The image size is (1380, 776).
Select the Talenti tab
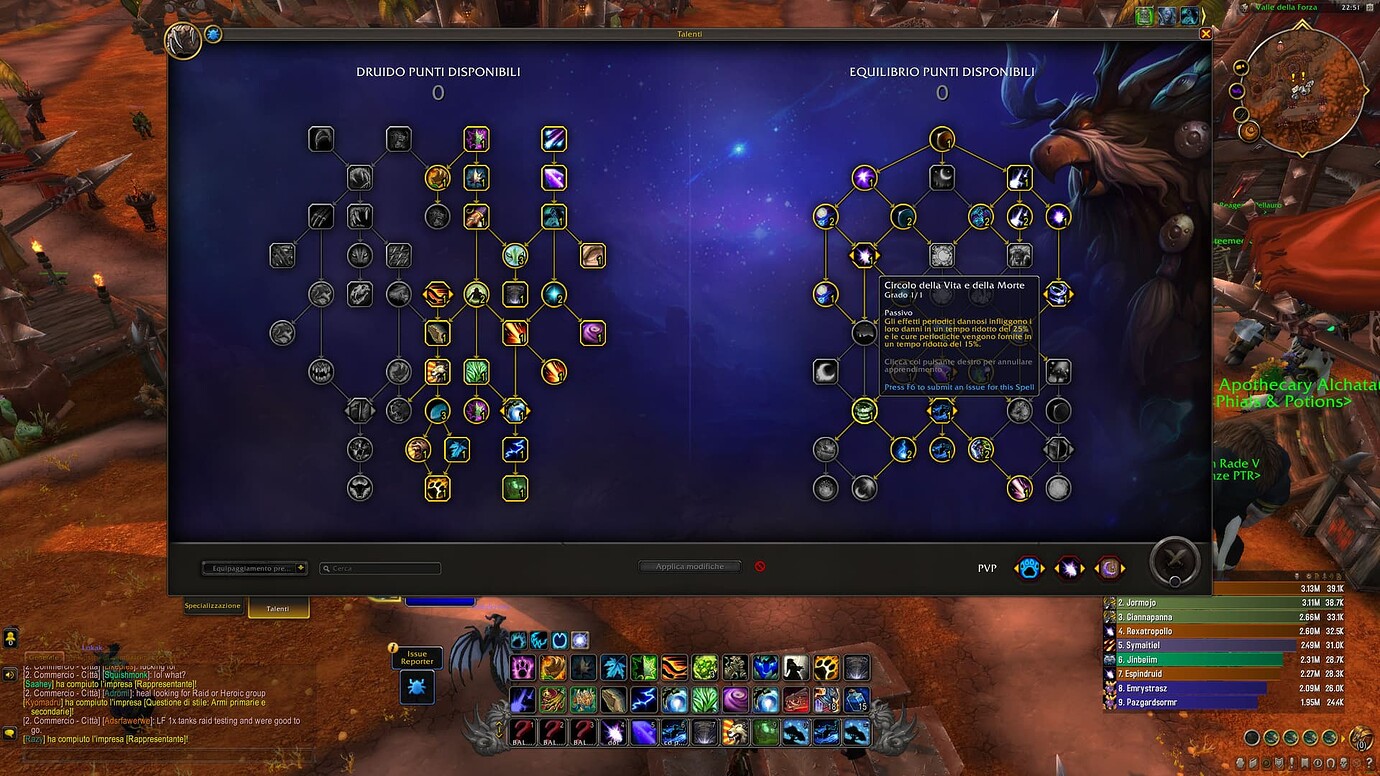tap(278, 608)
